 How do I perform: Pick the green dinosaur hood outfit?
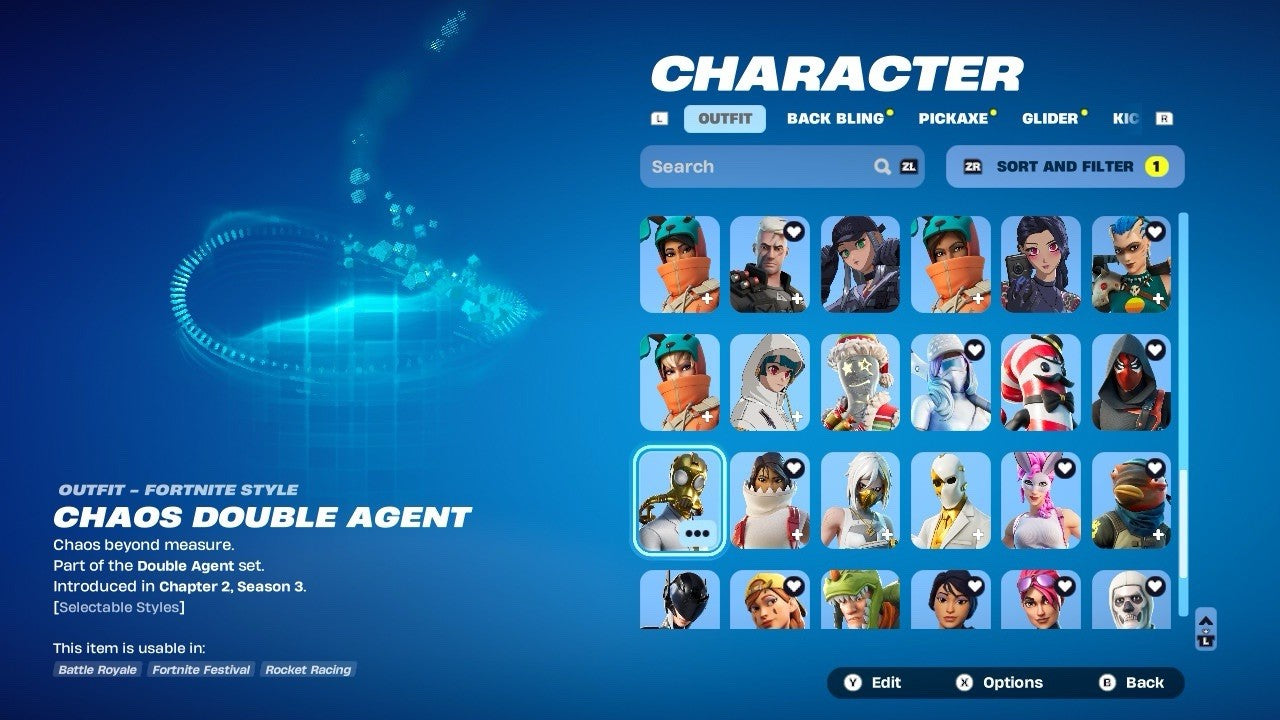tap(860, 600)
